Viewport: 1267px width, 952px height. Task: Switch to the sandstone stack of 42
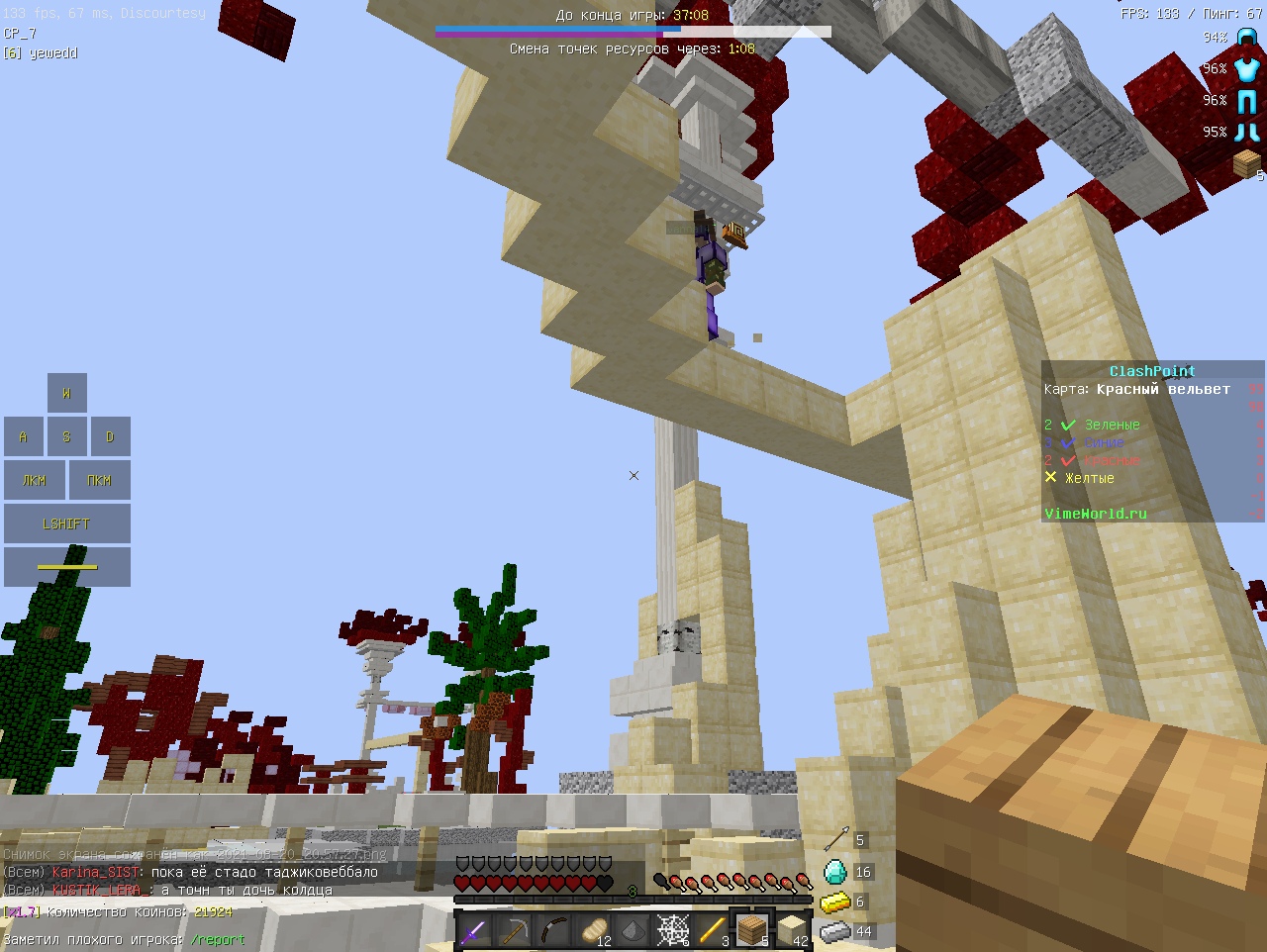792,931
